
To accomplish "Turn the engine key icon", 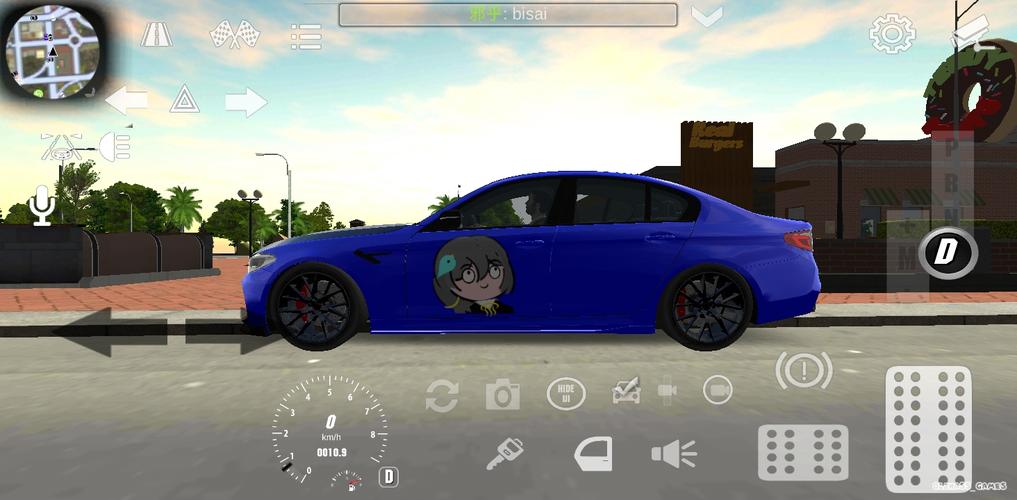I will [x=504, y=455].
